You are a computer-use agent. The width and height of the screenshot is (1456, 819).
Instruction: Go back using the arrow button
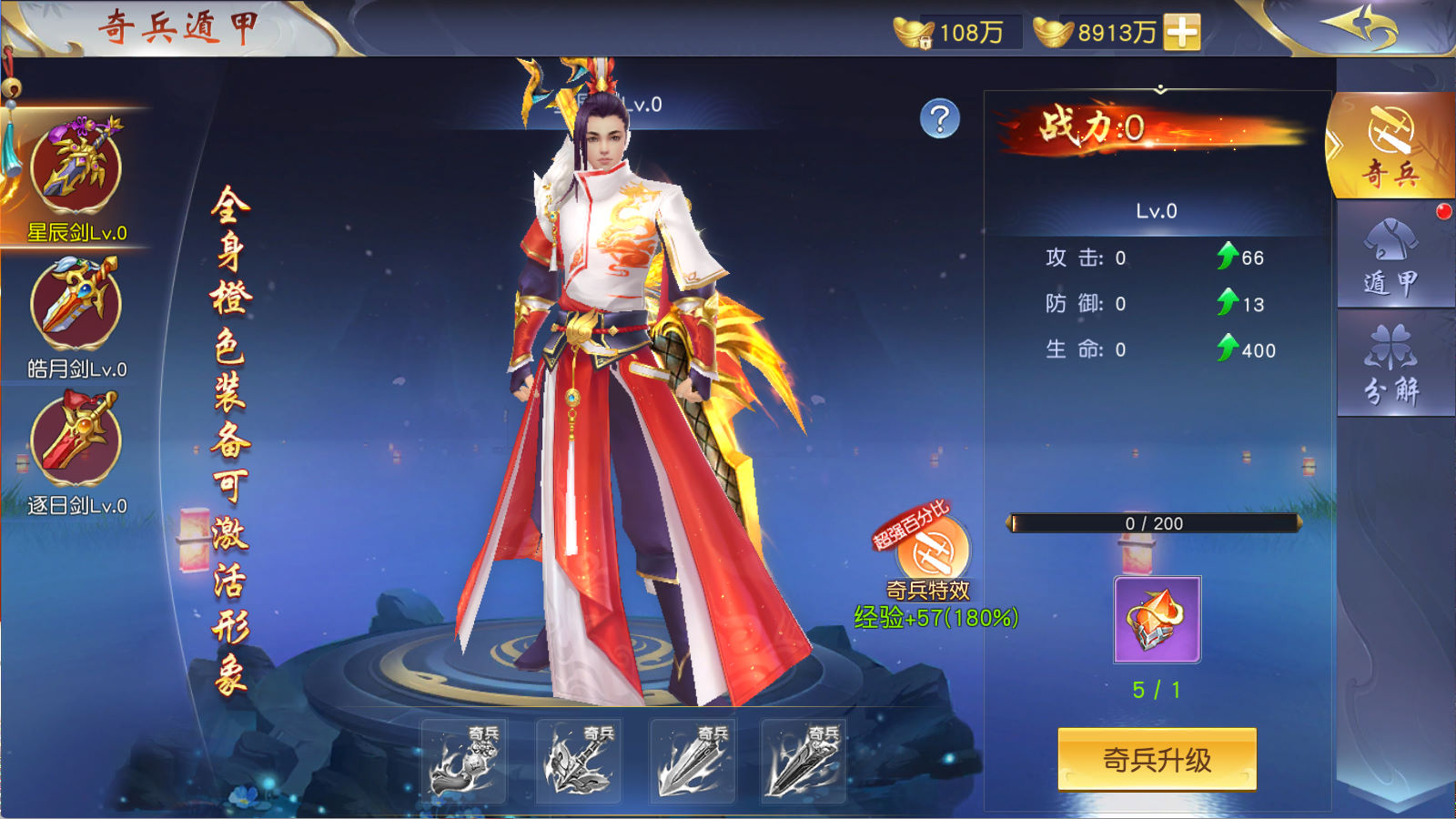click(x=1362, y=25)
